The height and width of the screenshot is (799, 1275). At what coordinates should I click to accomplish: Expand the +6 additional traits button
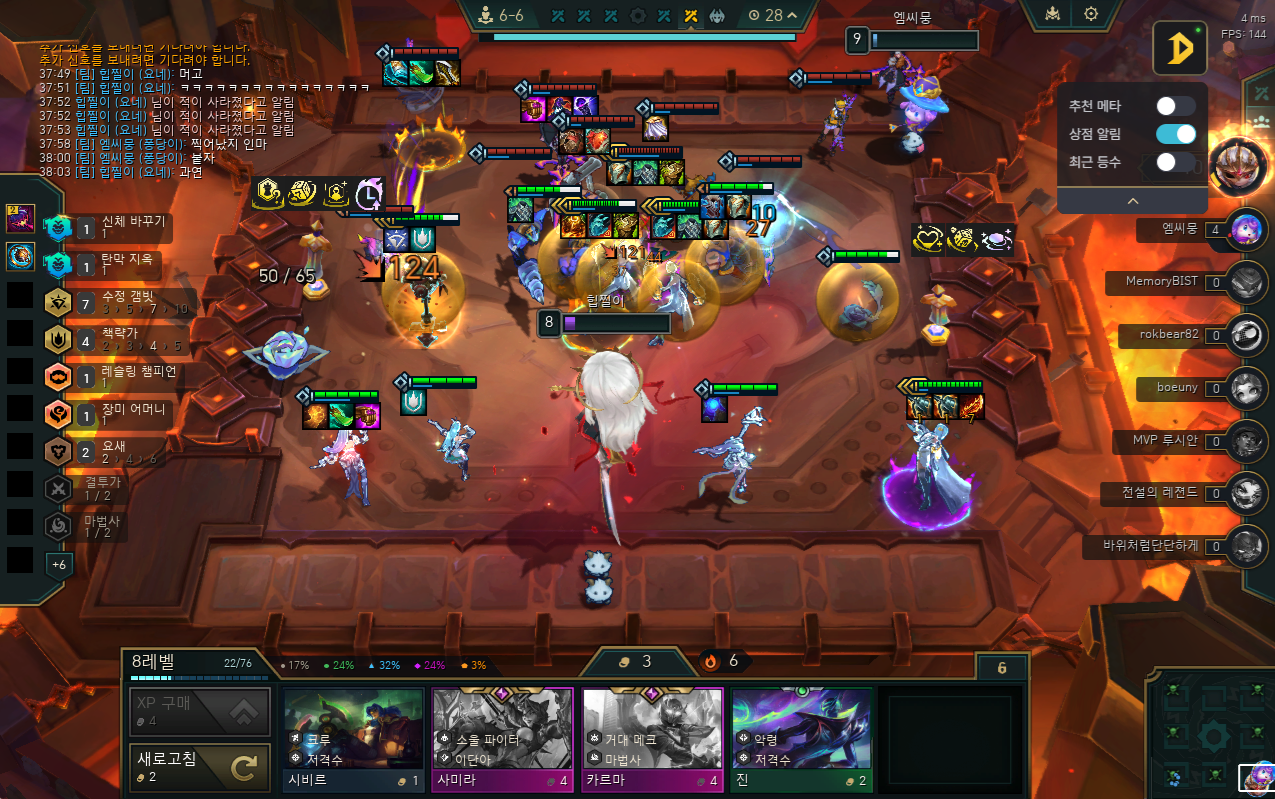pyautogui.click(x=58, y=565)
